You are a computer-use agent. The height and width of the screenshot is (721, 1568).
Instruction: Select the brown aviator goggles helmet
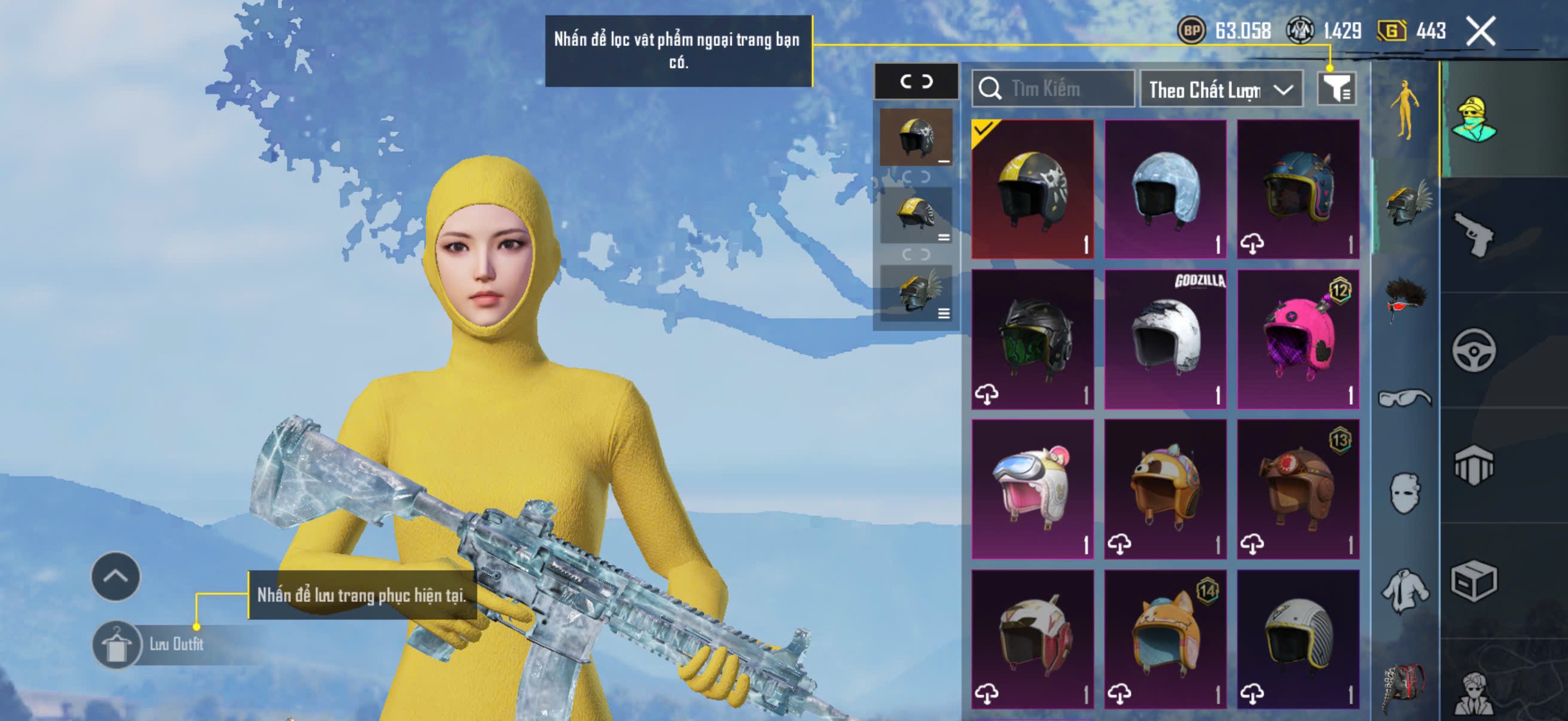coord(1298,489)
